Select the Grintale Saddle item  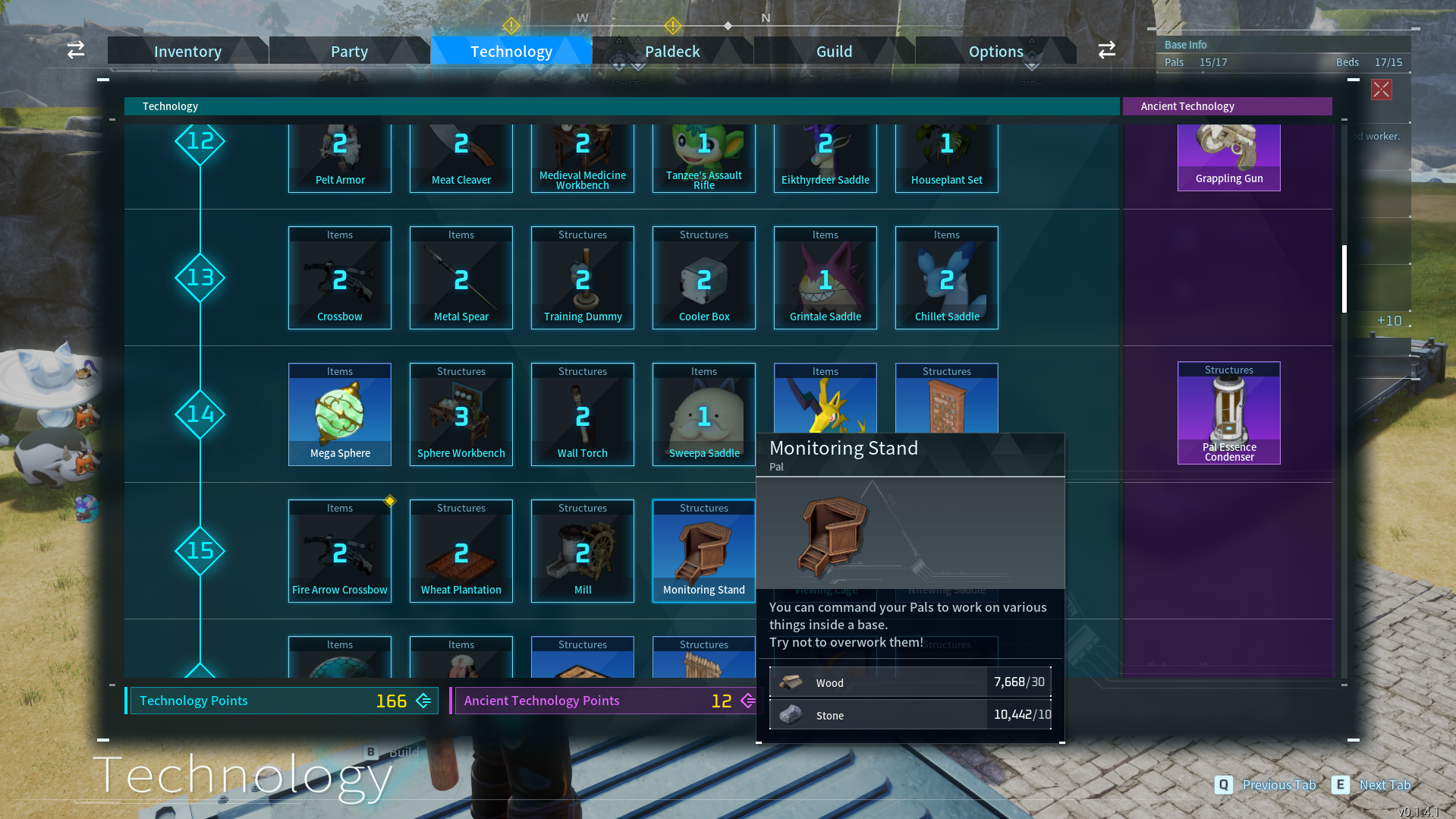coord(825,279)
